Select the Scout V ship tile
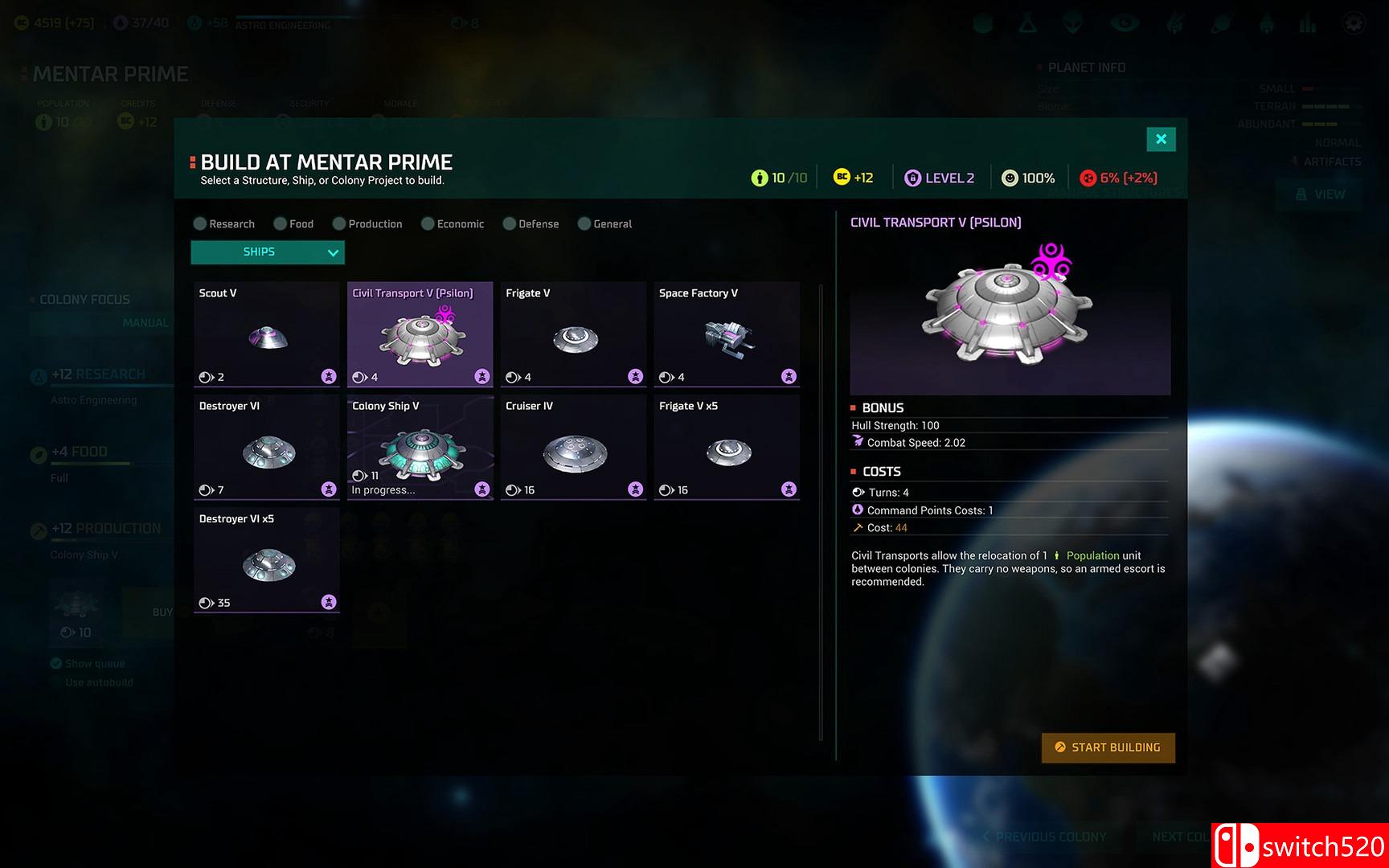The height and width of the screenshot is (868, 1389). pos(267,334)
